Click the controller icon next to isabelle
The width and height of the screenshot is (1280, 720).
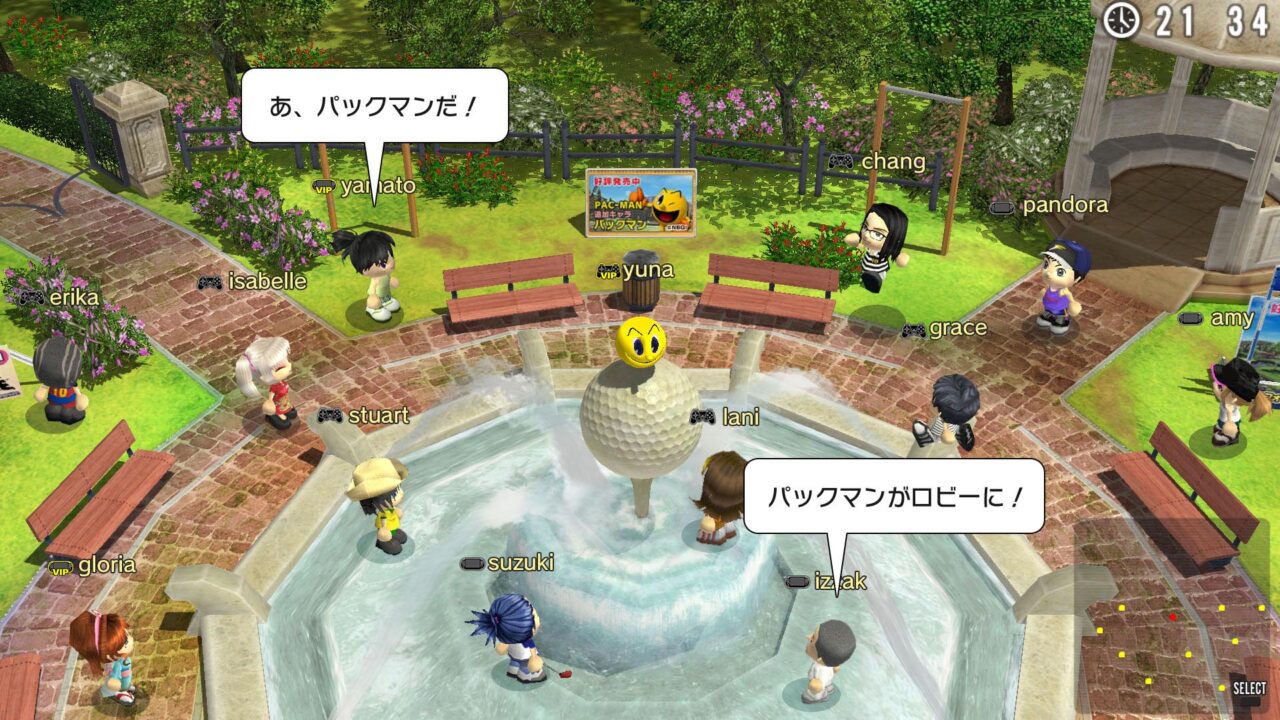210,282
